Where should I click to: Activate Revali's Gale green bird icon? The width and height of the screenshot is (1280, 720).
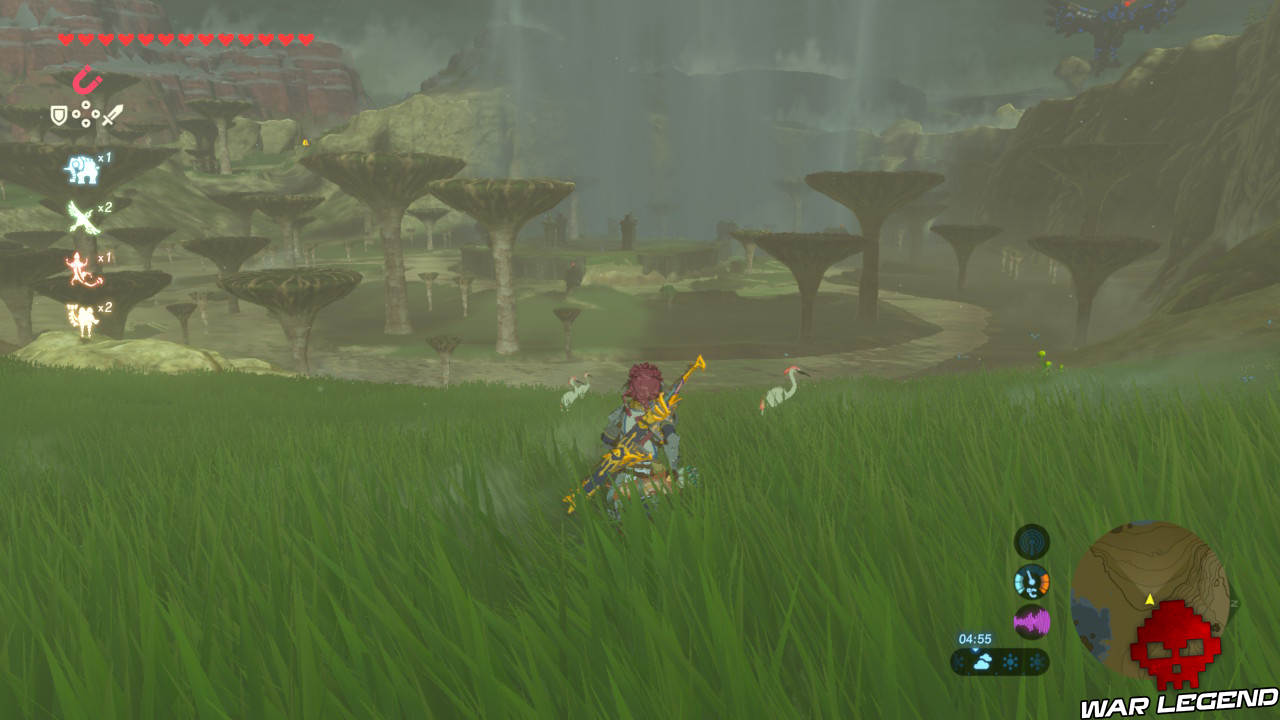coord(82,219)
